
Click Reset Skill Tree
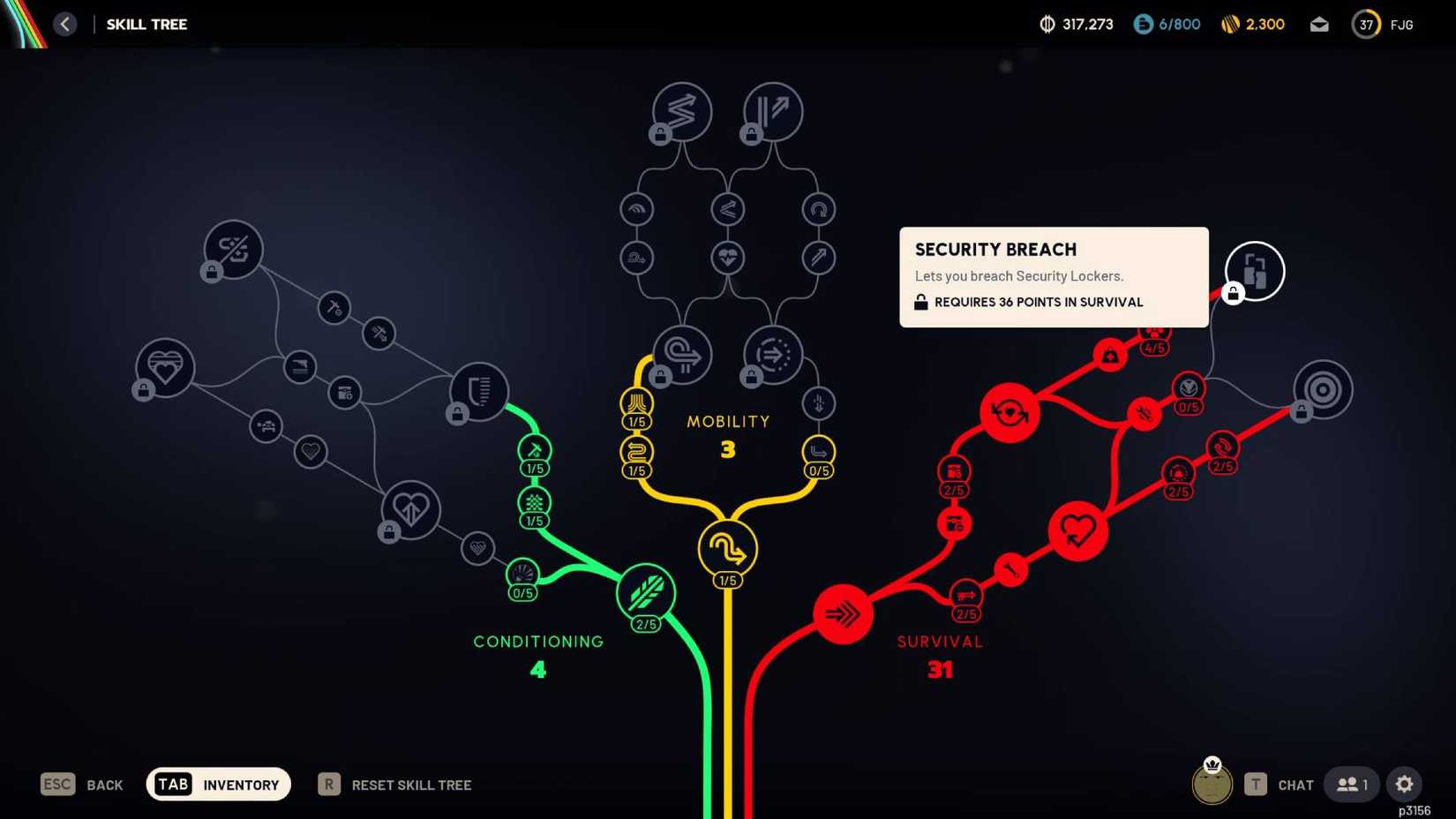tap(411, 785)
